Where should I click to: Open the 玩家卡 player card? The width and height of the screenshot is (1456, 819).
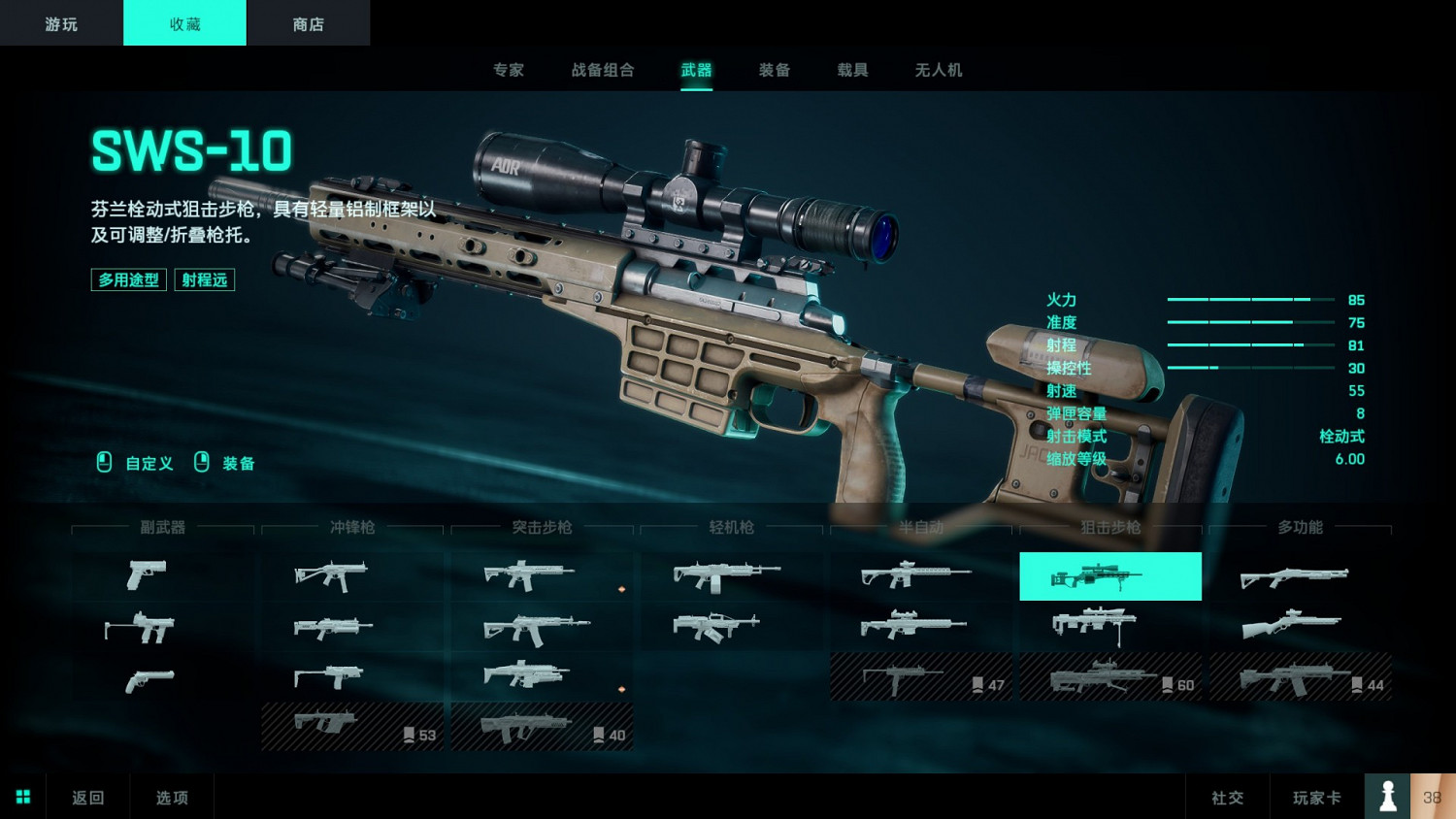(1316, 798)
